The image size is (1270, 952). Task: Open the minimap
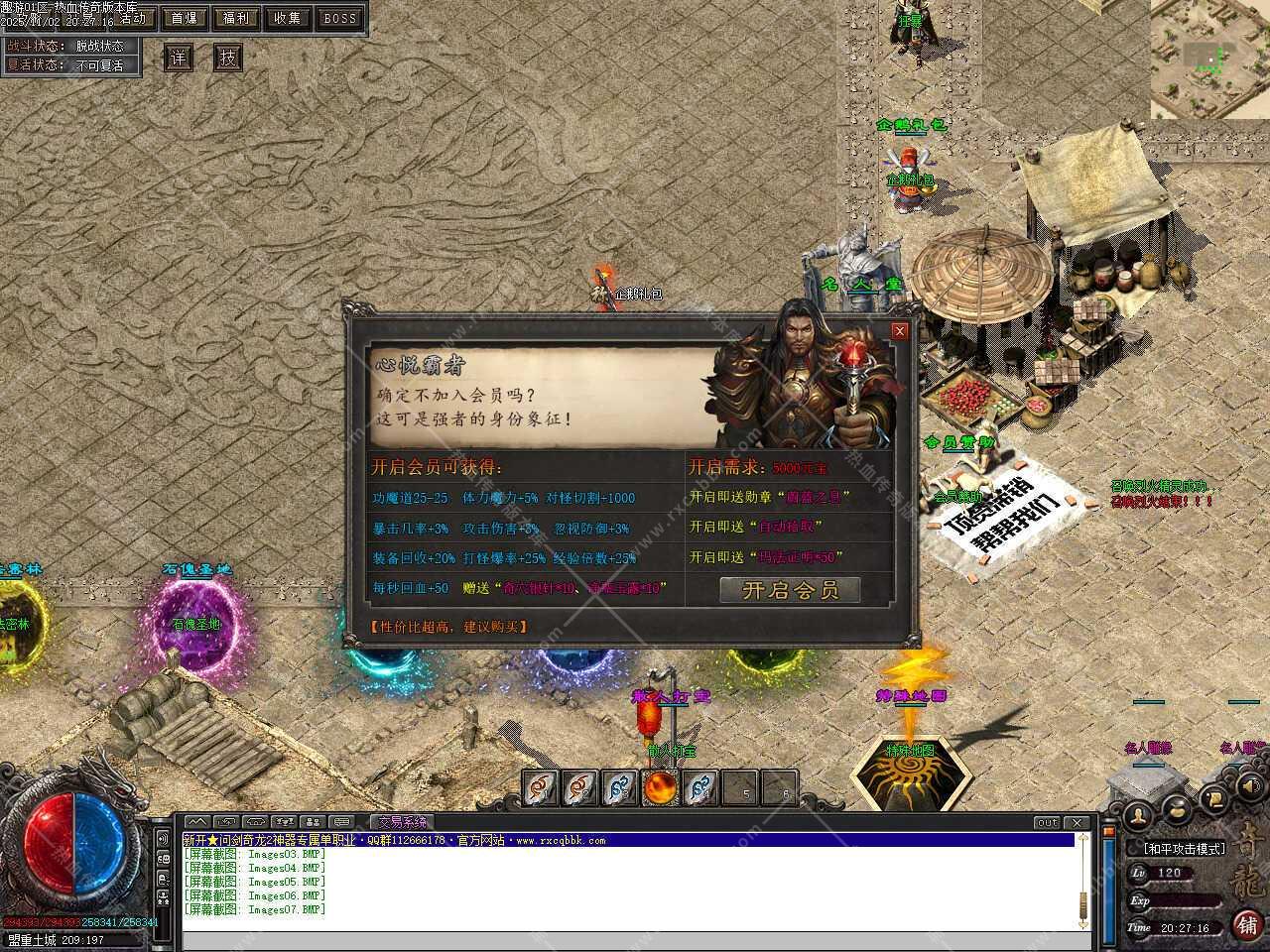[x=1209, y=59]
